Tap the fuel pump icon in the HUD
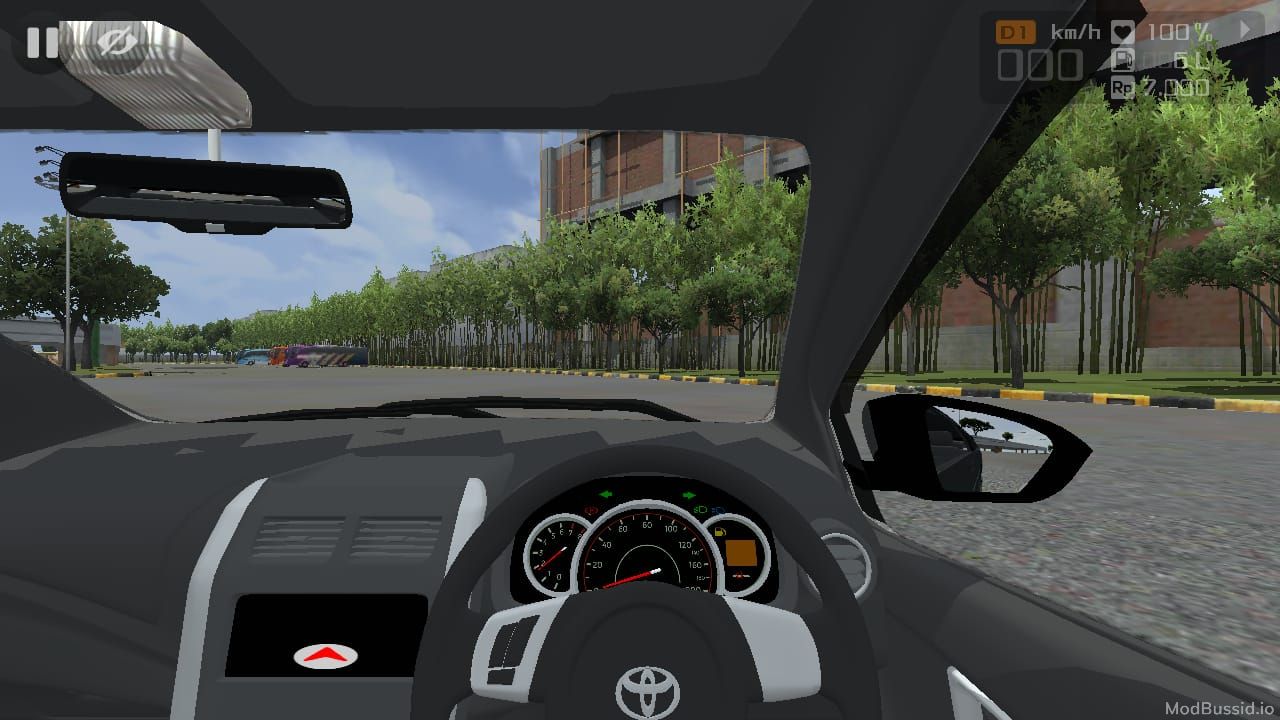 click(x=1122, y=60)
